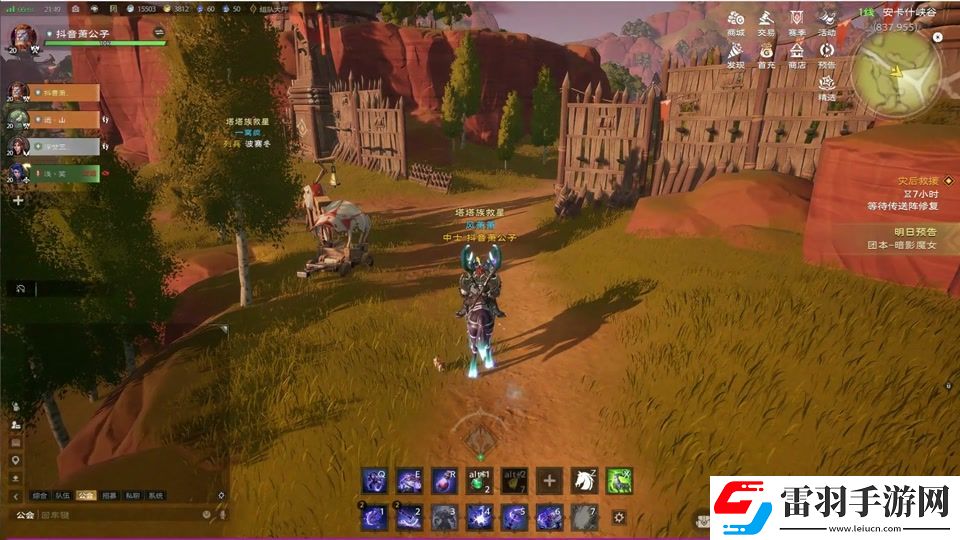The height and width of the screenshot is (540, 960).
Task: Open the 赛季 season menu
Action: pyautogui.click(x=796, y=22)
